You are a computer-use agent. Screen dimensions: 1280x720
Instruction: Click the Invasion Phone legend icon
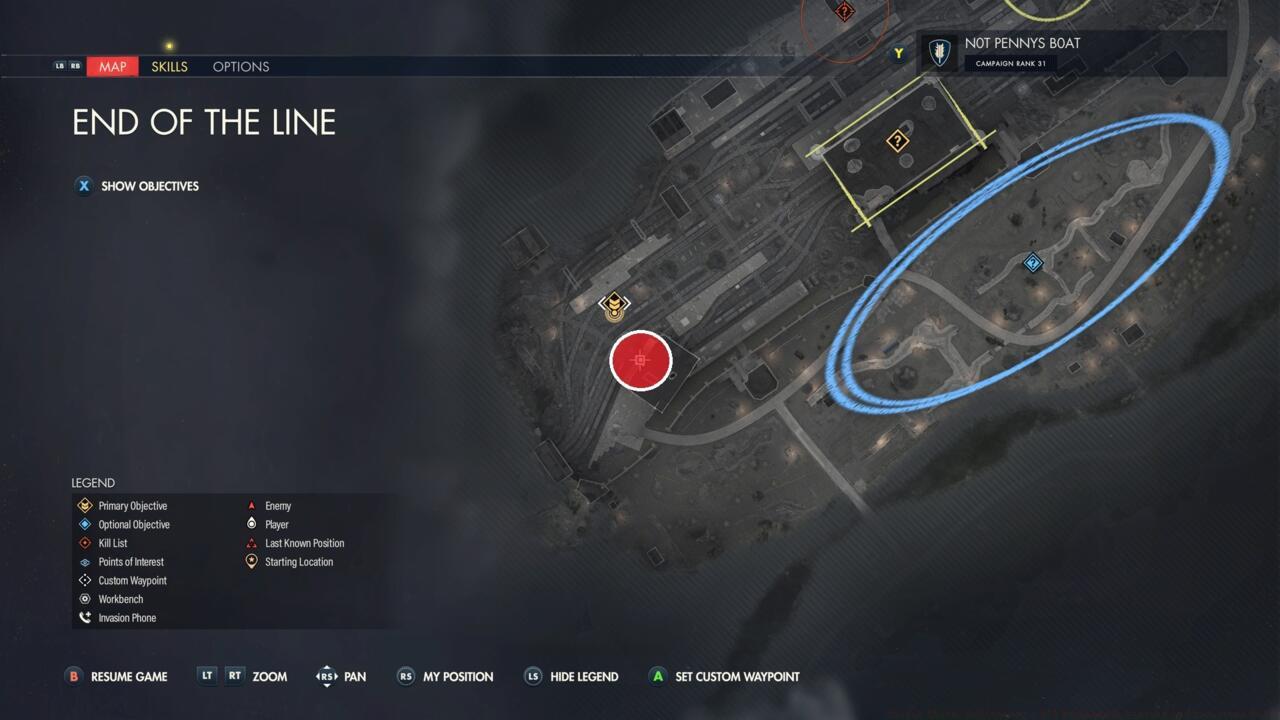85,617
